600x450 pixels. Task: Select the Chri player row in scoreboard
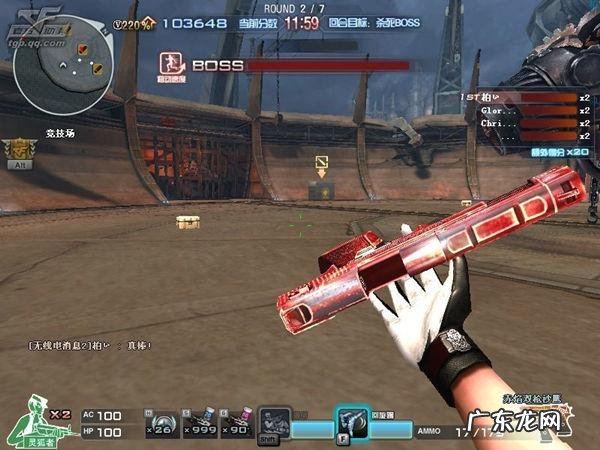(x=526, y=123)
